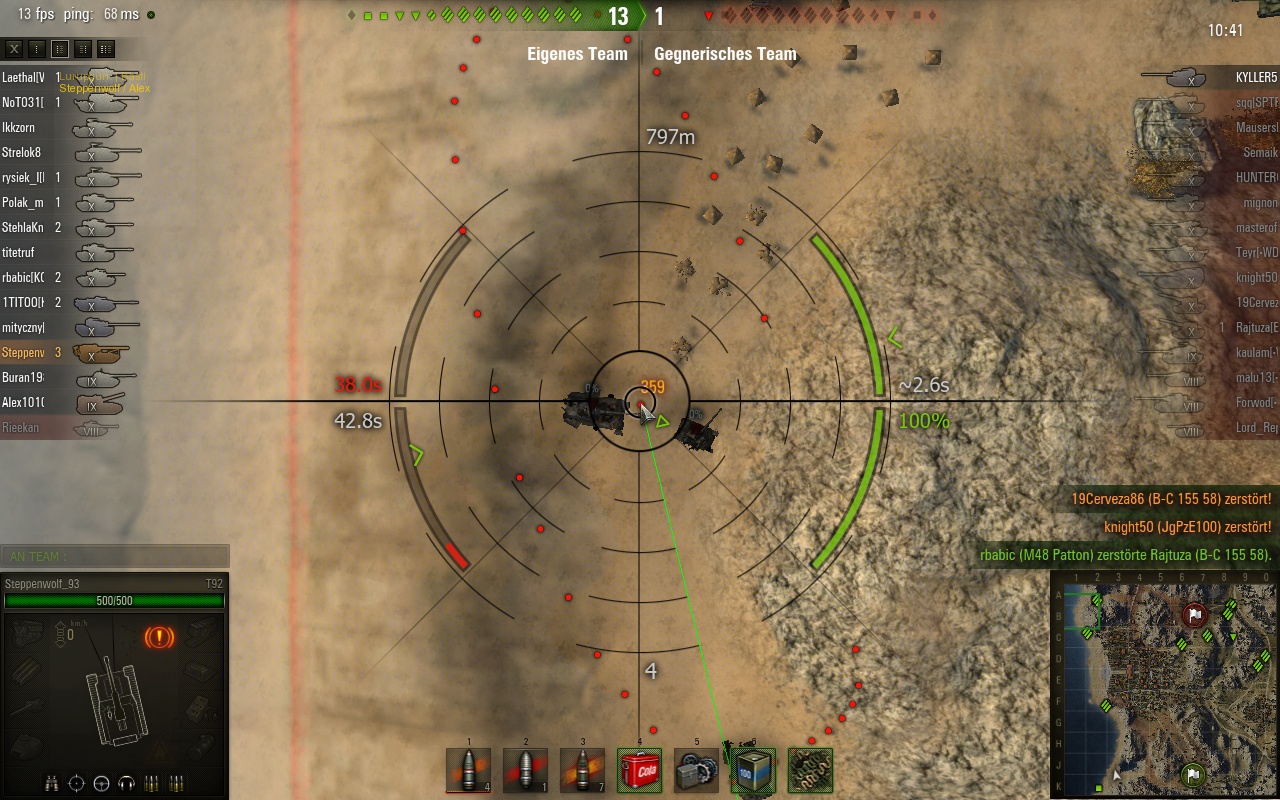Use the red Cola case consumable
Image resolution: width=1280 pixels, height=800 pixels.
(639, 770)
